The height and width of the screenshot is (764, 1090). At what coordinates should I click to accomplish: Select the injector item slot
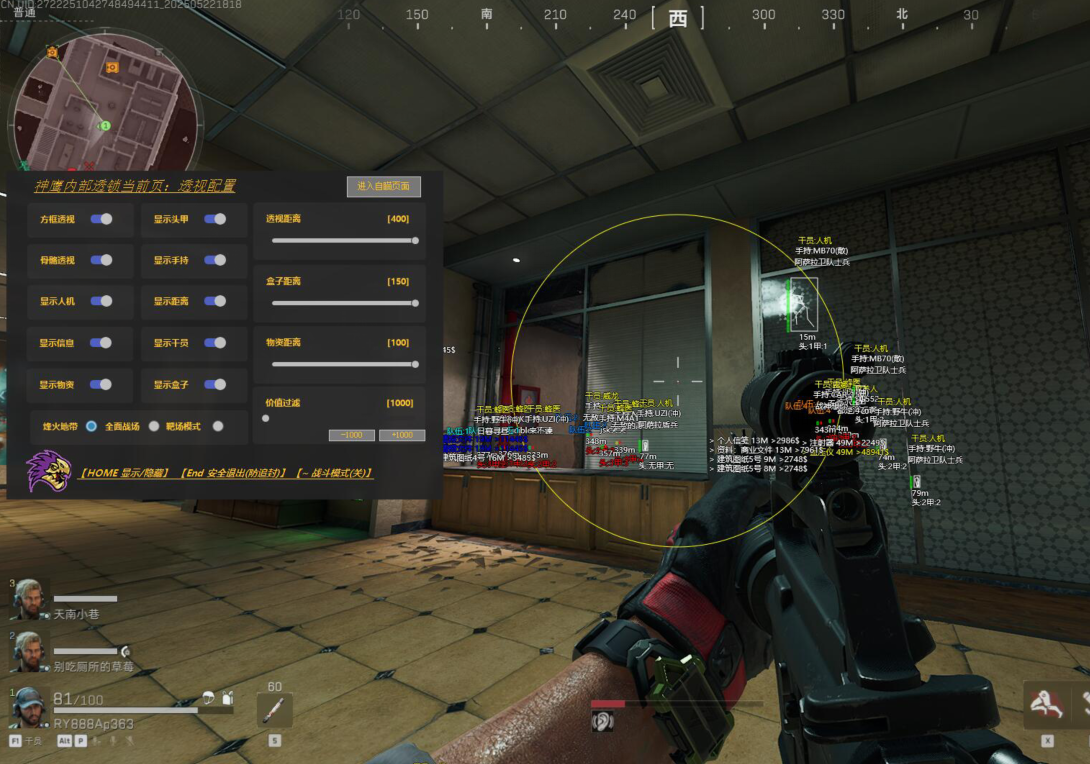[274, 709]
